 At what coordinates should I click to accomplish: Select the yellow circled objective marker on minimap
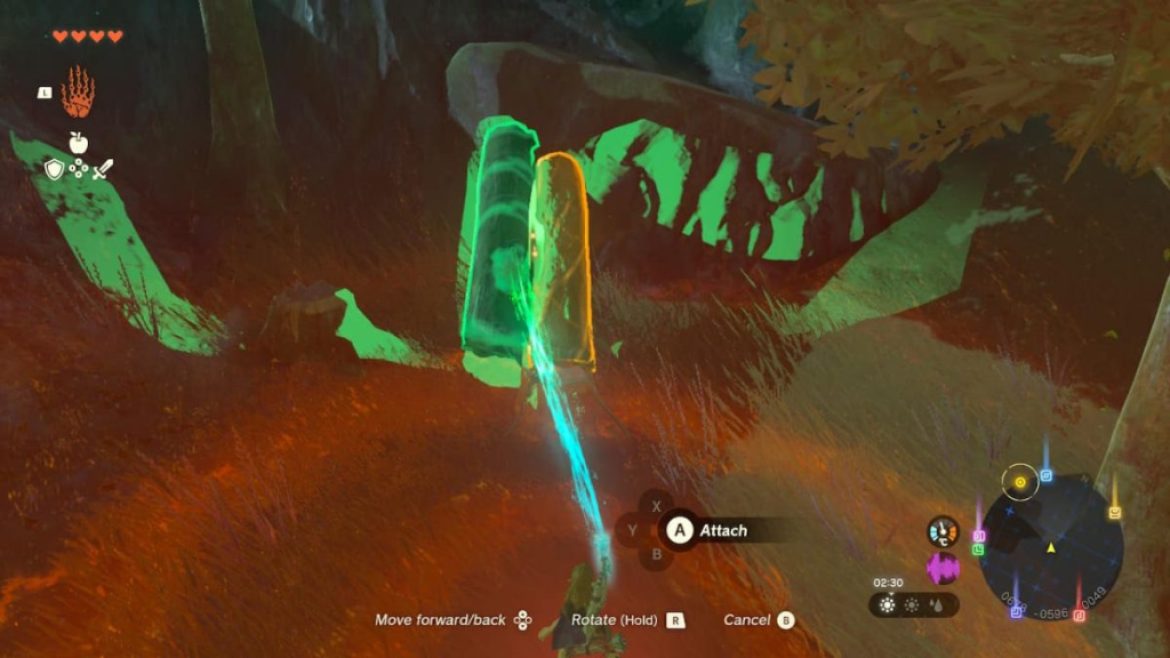pyautogui.click(x=1020, y=482)
